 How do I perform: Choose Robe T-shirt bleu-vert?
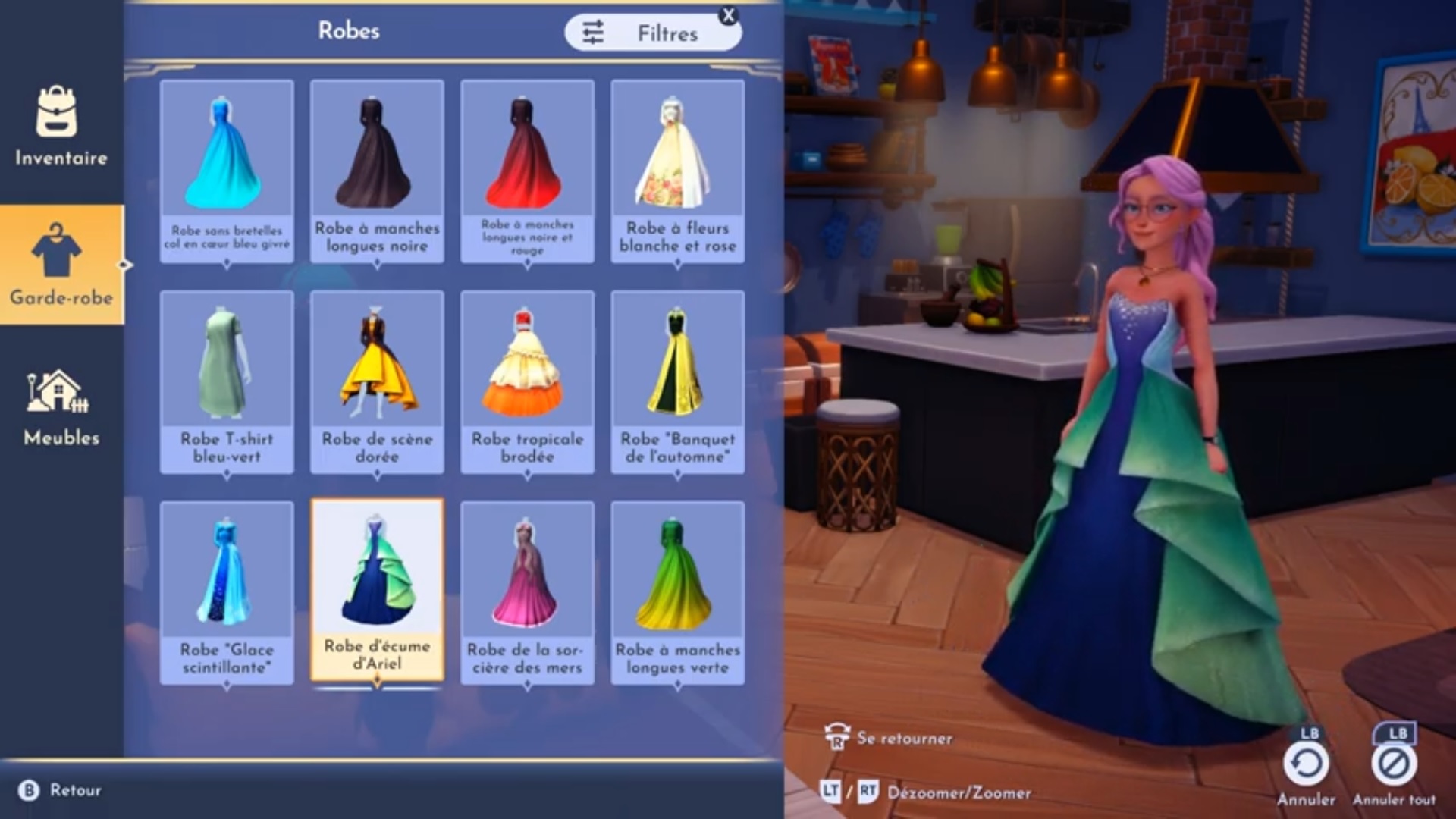tap(227, 381)
